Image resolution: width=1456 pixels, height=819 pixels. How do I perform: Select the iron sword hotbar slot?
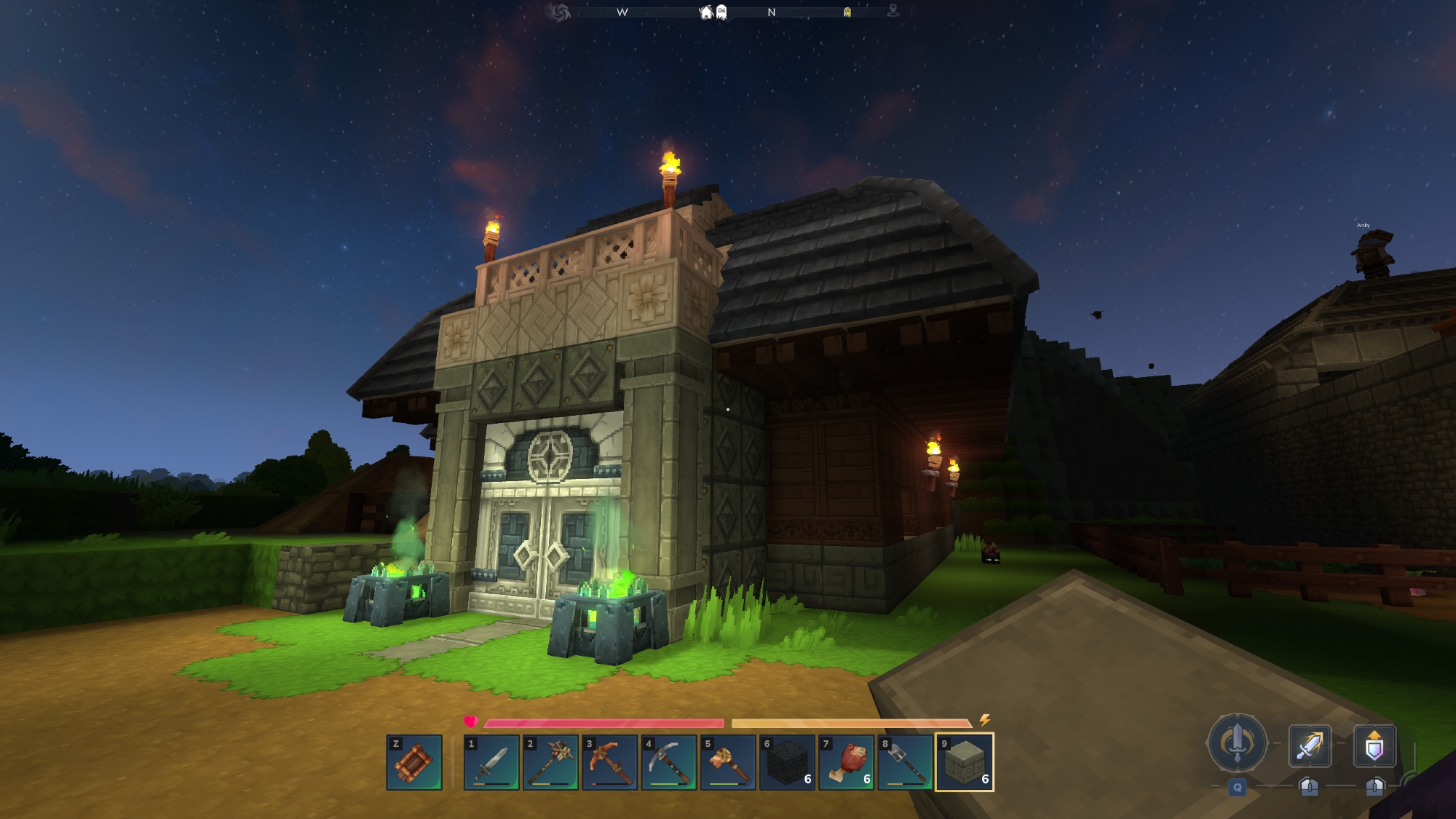click(491, 762)
